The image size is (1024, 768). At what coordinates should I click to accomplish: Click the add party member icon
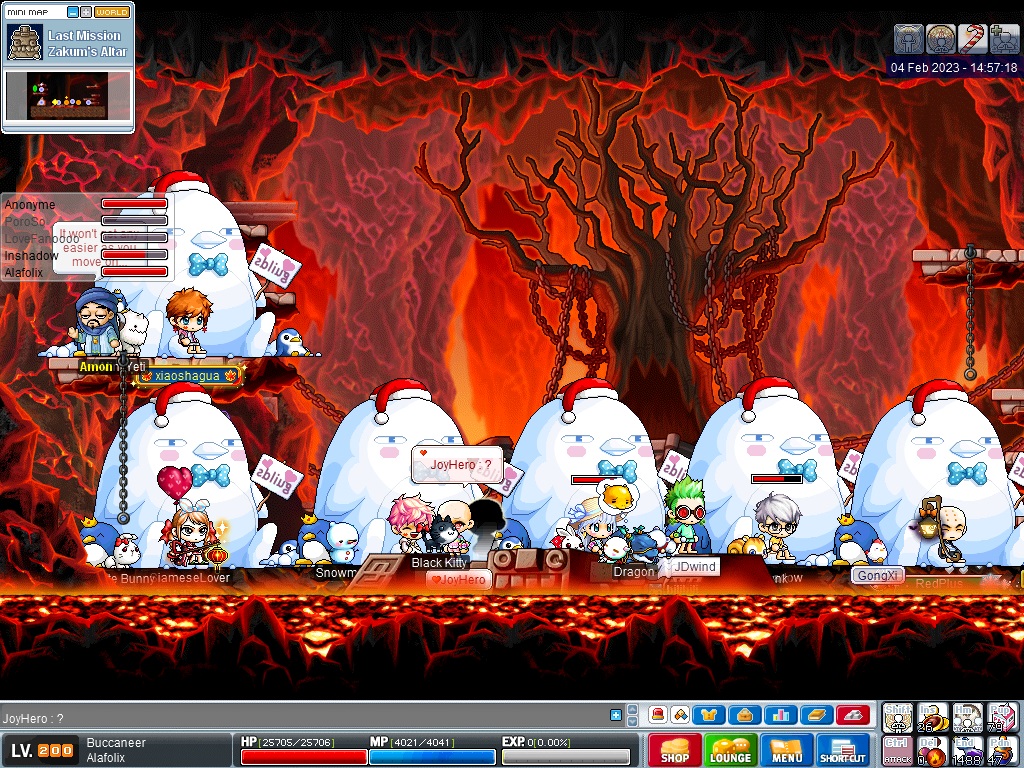point(1004,39)
